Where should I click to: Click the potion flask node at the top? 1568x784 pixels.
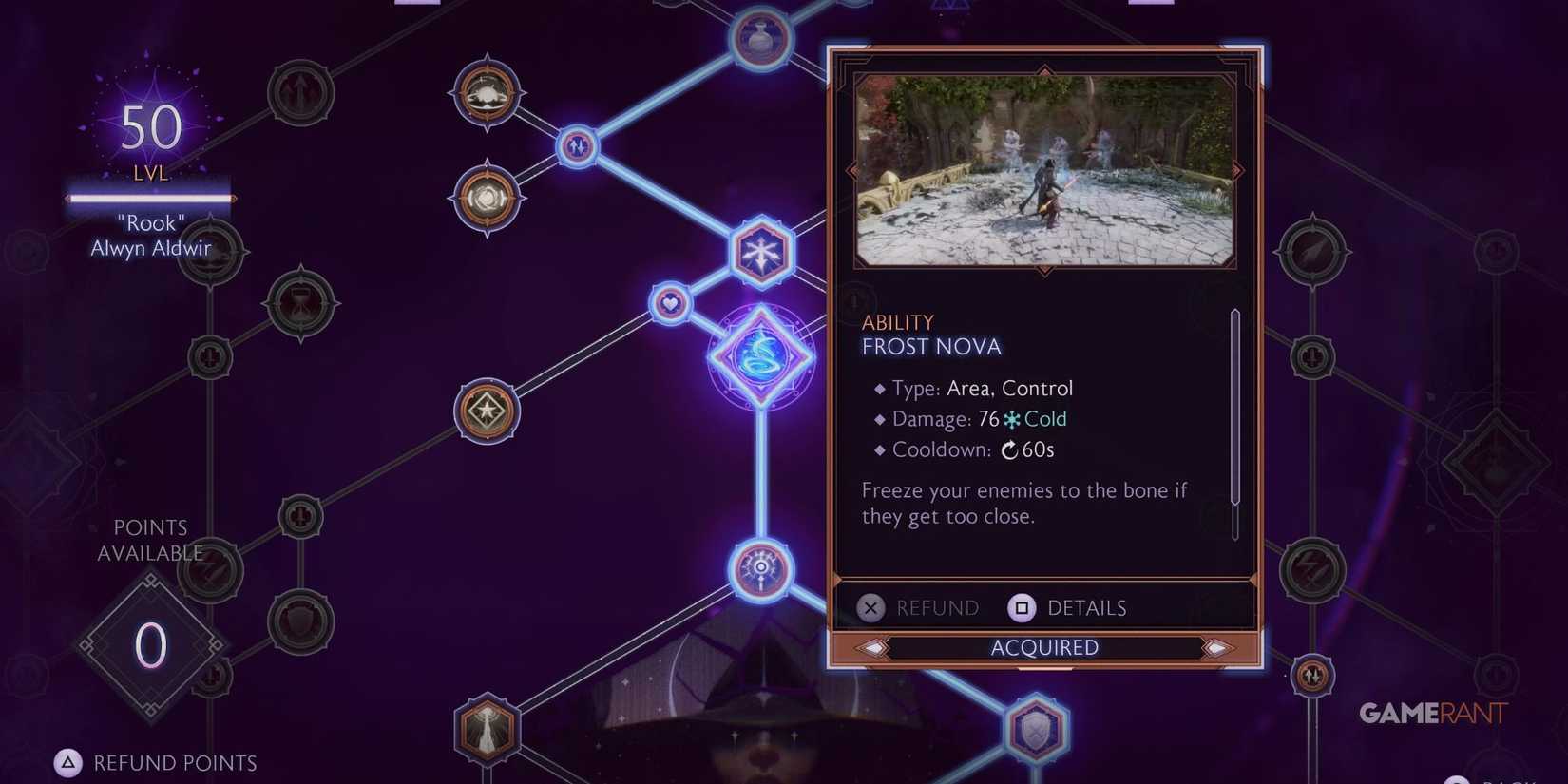760,38
